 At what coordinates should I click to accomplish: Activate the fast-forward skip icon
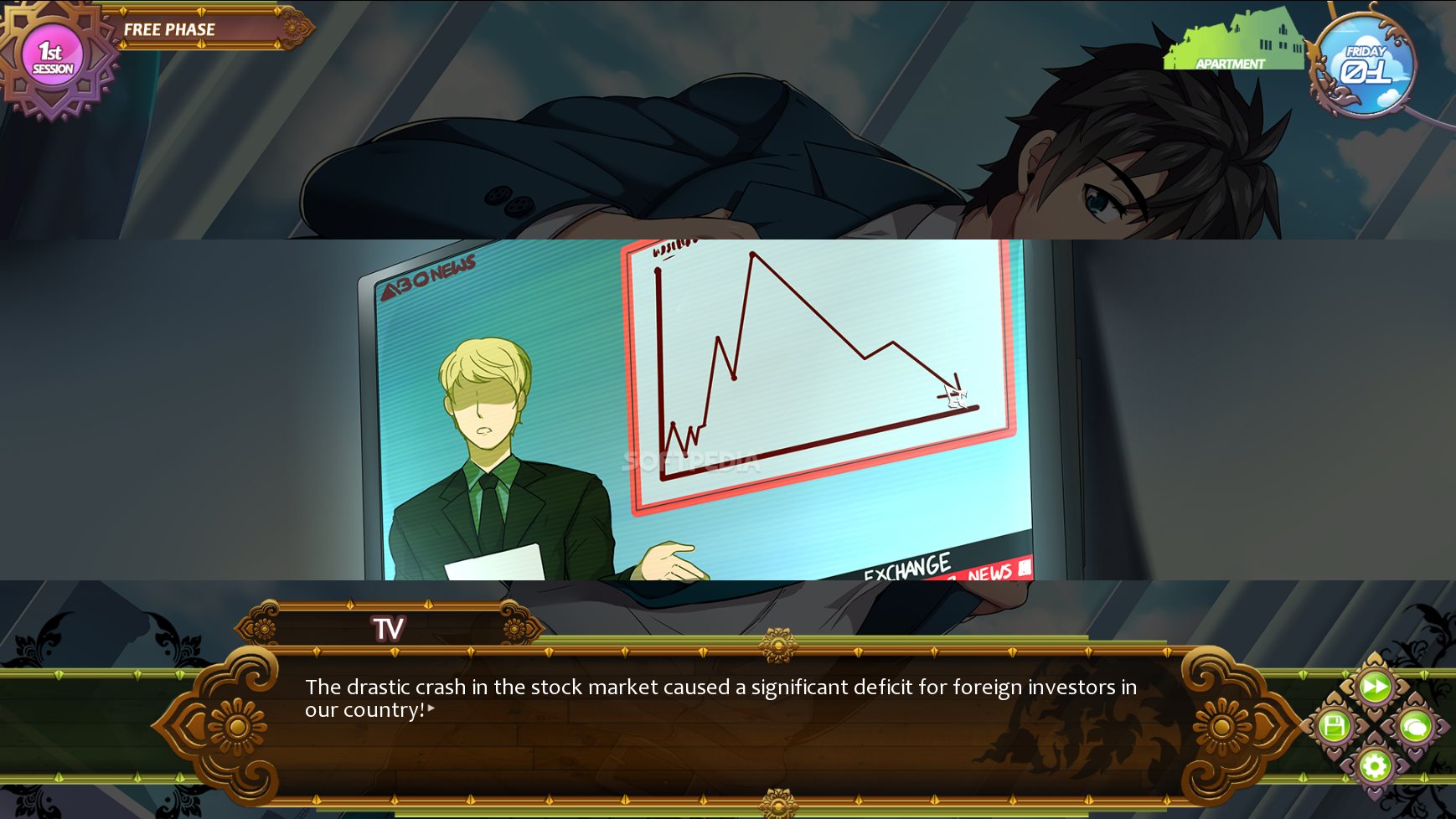click(x=1375, y=687)
